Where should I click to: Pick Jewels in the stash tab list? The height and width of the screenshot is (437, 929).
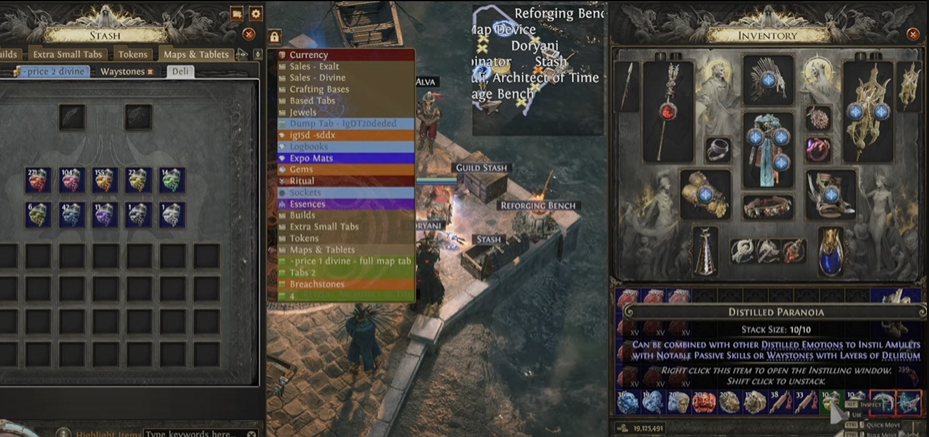pos(303,113)
